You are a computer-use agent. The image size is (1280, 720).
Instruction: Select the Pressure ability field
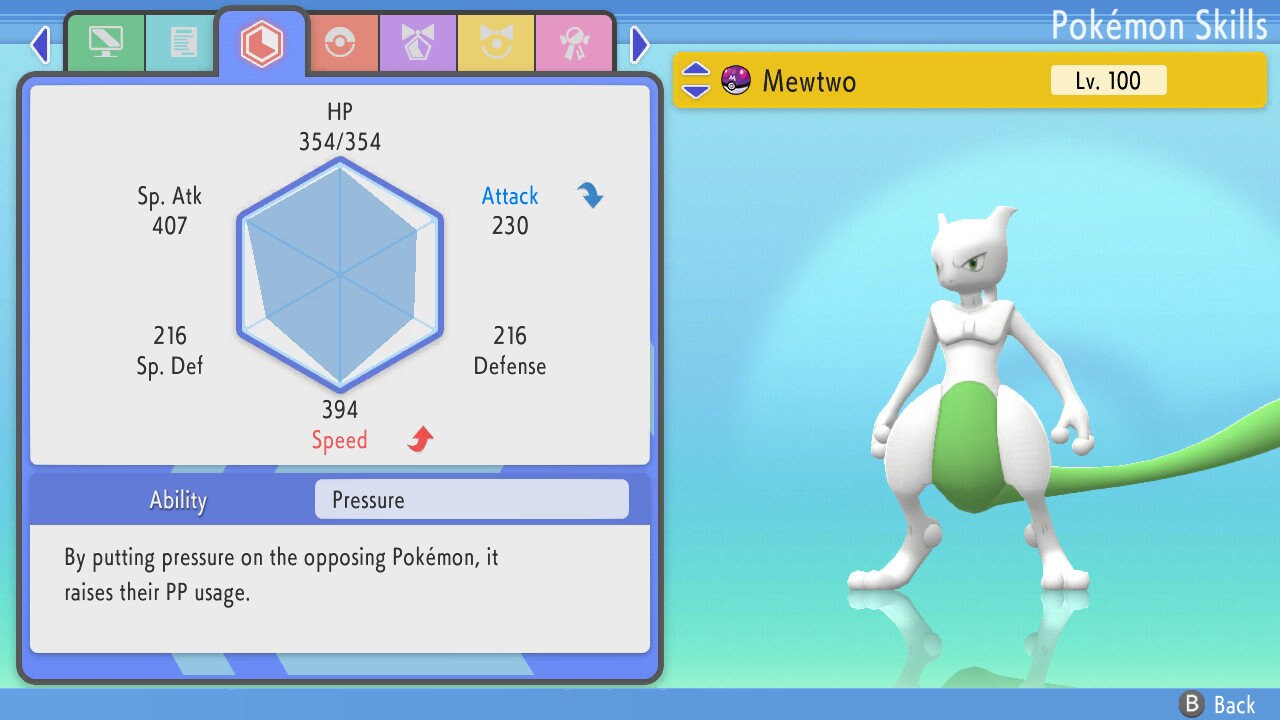(x=471, y=500)
